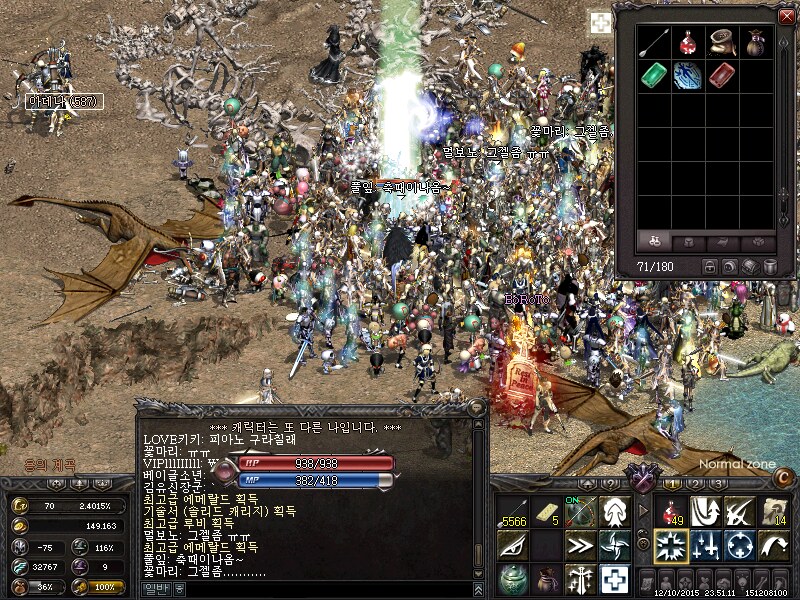Select the ruby gem in the inventory
Screen dimensions: 800x600
click(722, 75)
